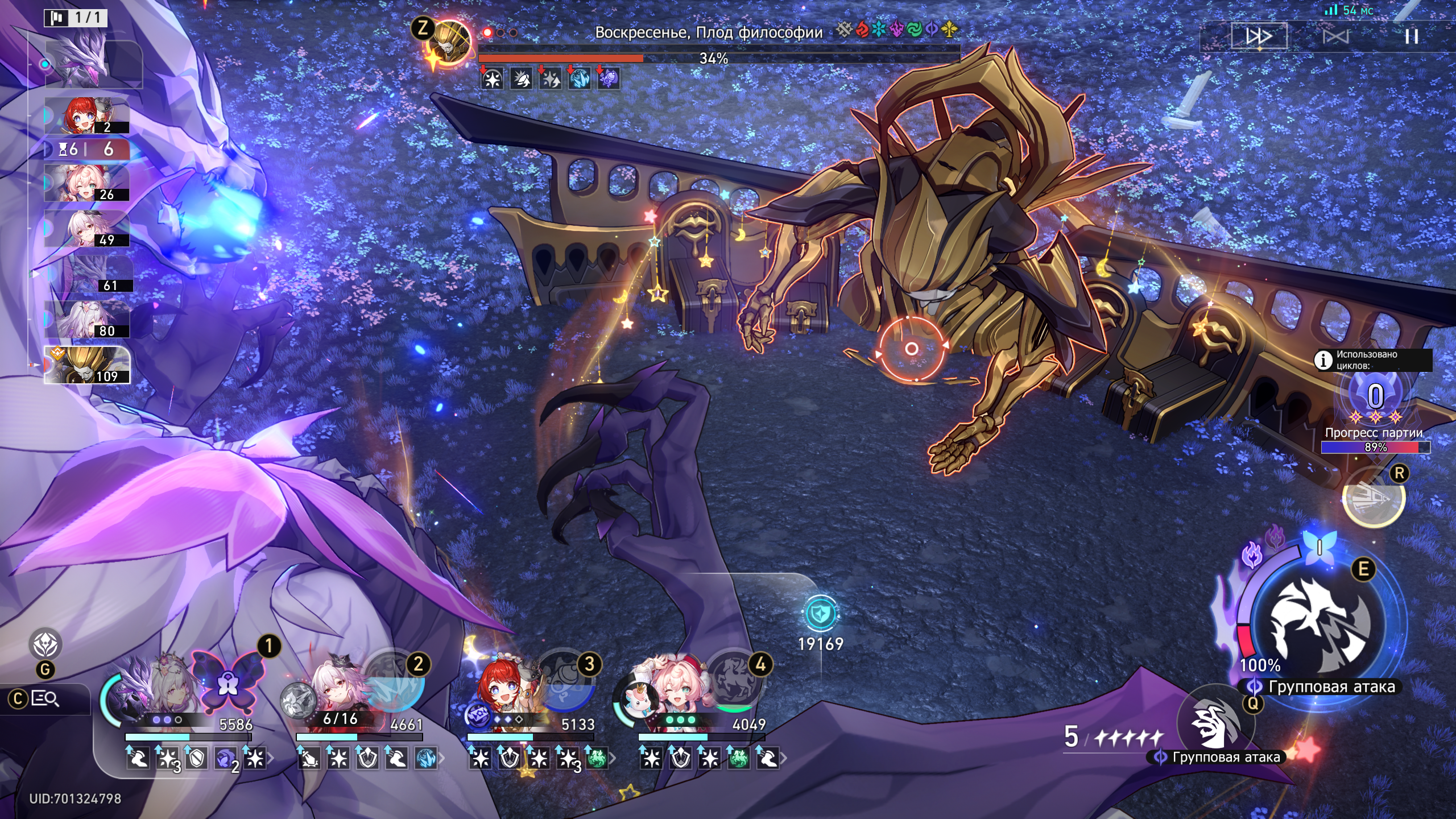The width and height of the screenshot is (1456, 819).
Task: Open the battle details magnifier list
Action: coord(45,698)
